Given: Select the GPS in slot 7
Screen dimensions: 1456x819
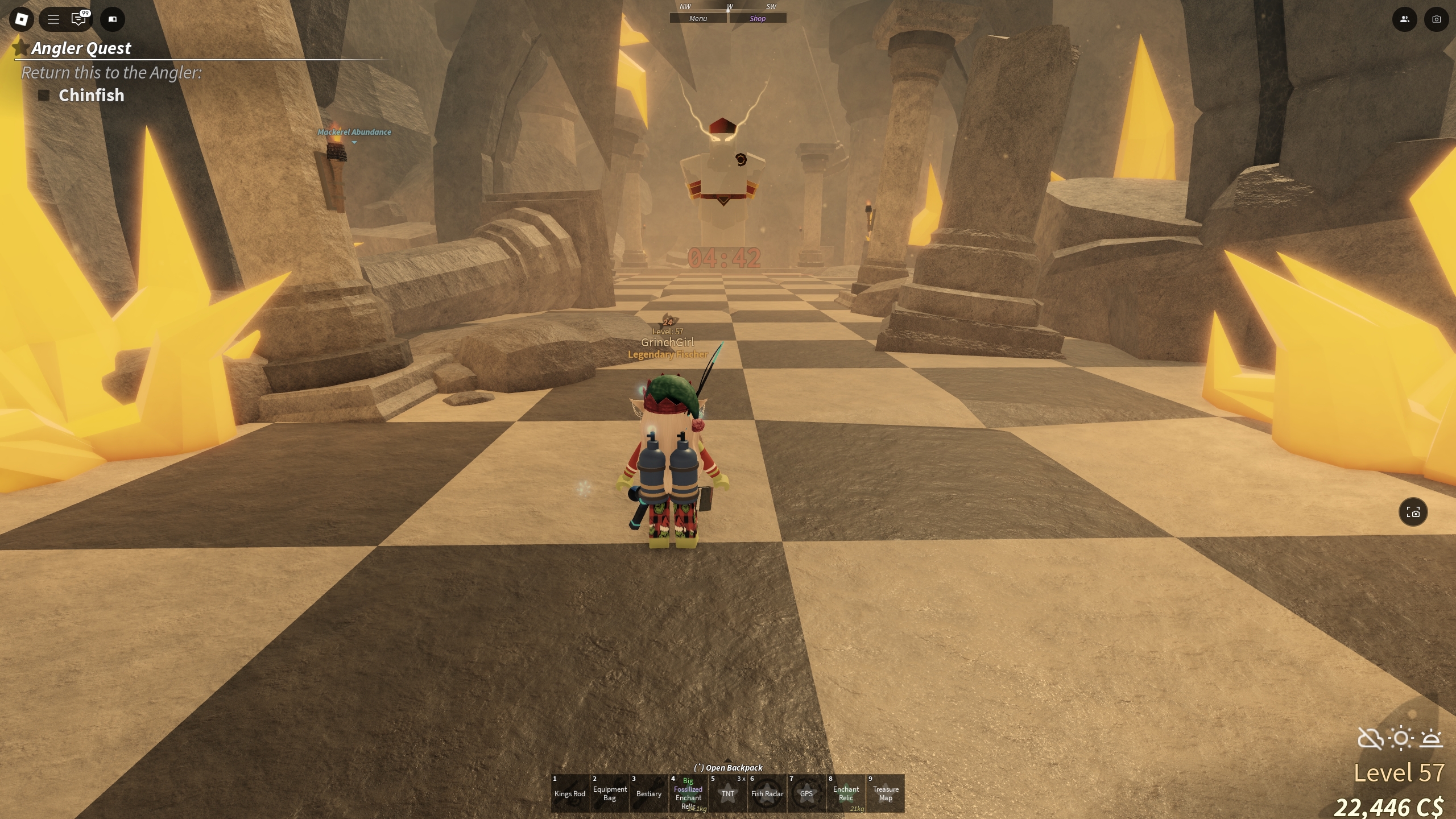Looking at the screenshot, I should 806,793.
